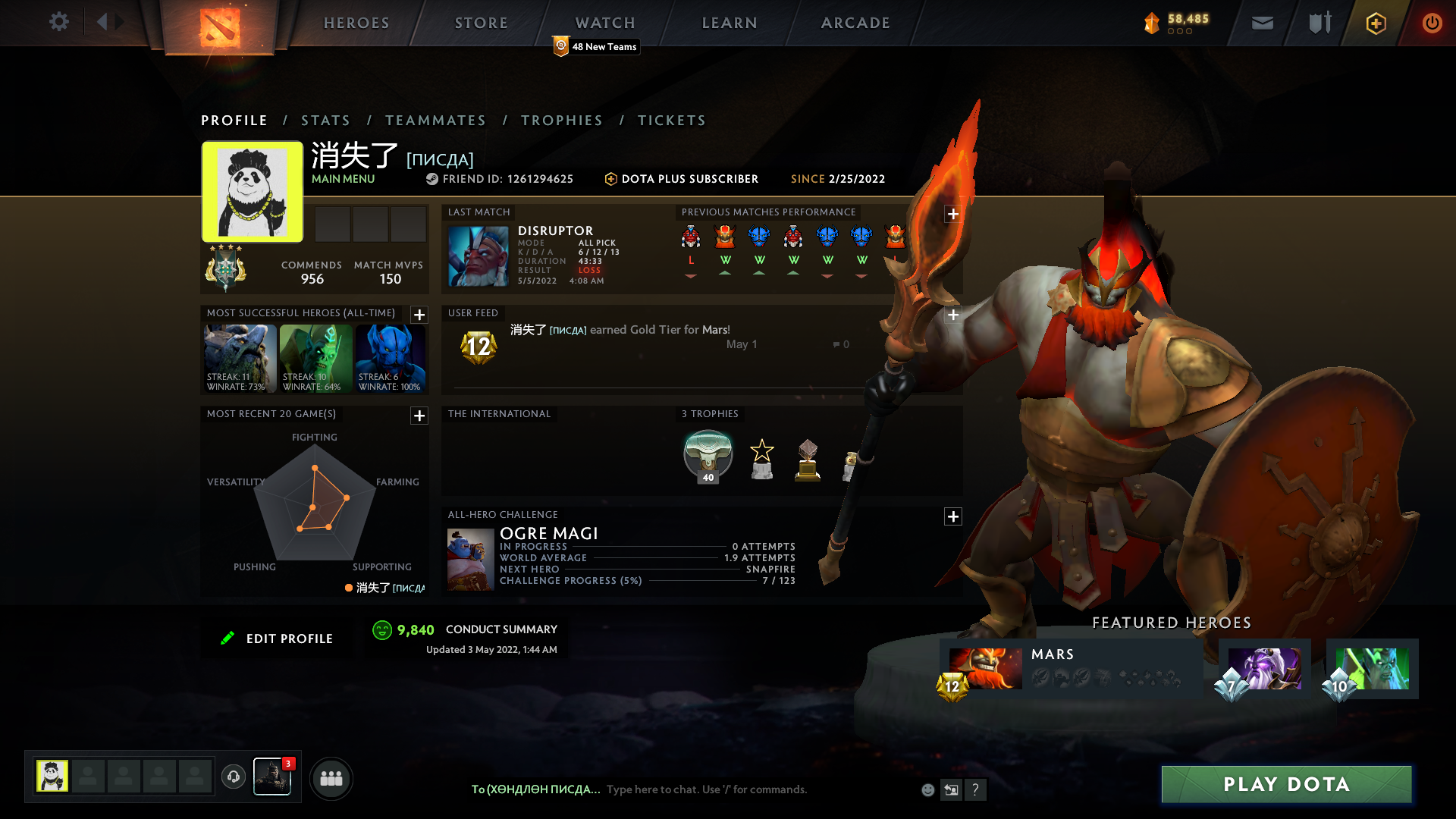Open the Armory shield-and-sword icon
The image size is (1456, 819).
pos(1319,23)
